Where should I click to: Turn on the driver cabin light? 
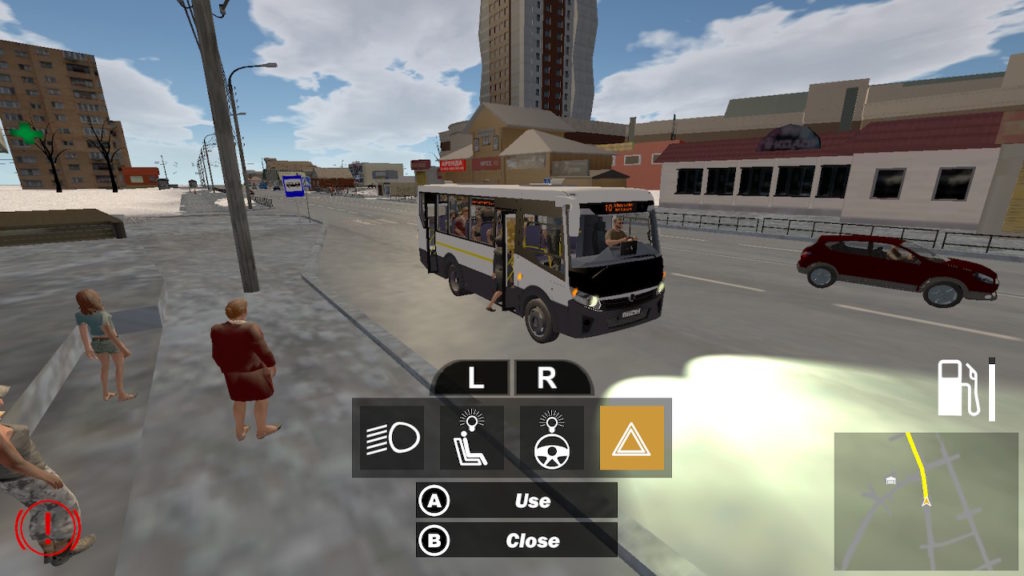pos(552,438)
